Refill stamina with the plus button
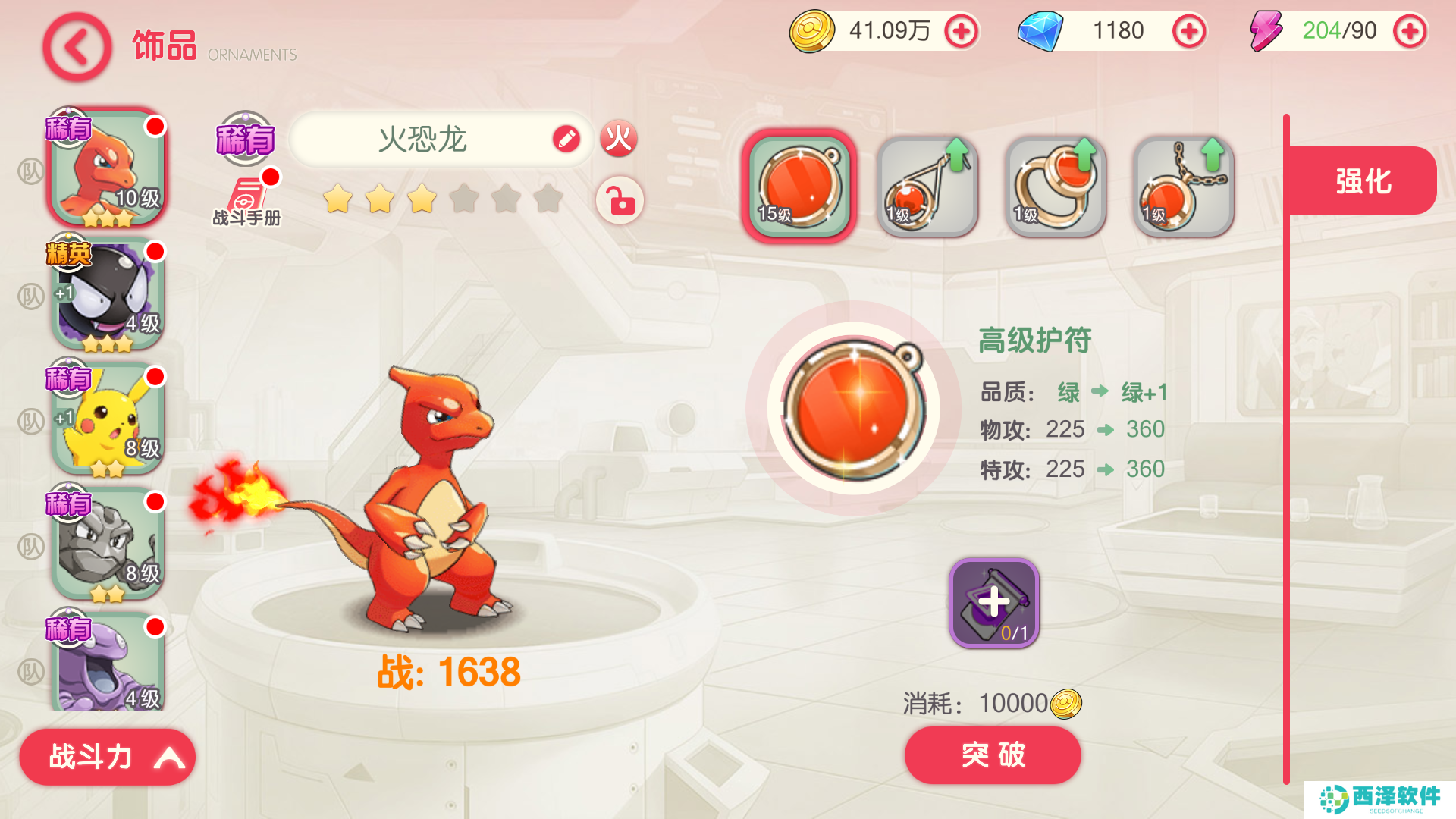Viewport: 1456px width, 819px height. pos(1410,31)
